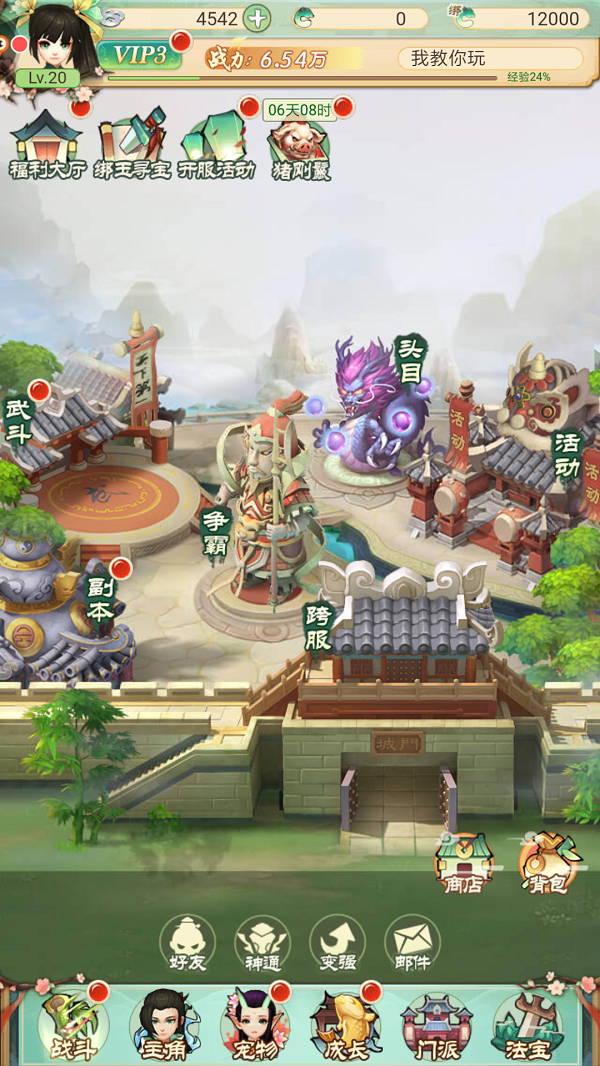
Task: Switch to the 宠物 pet tab
Action: coord(254,1025)
